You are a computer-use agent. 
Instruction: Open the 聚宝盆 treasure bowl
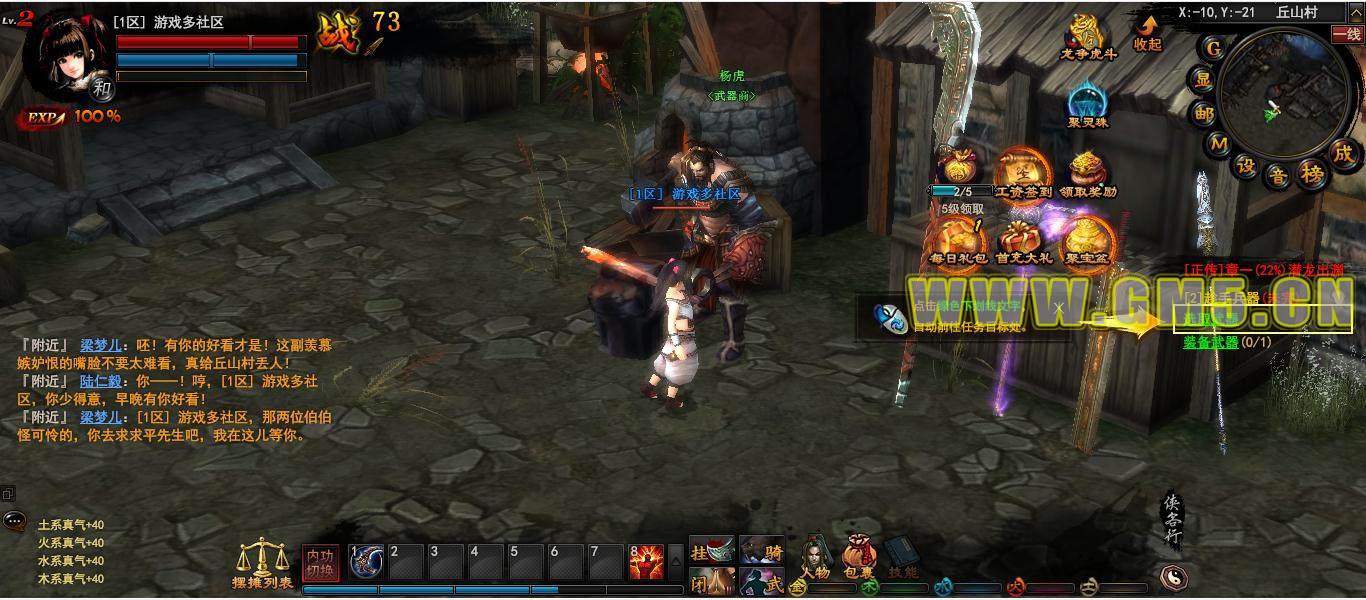[x=1088, y=240]
